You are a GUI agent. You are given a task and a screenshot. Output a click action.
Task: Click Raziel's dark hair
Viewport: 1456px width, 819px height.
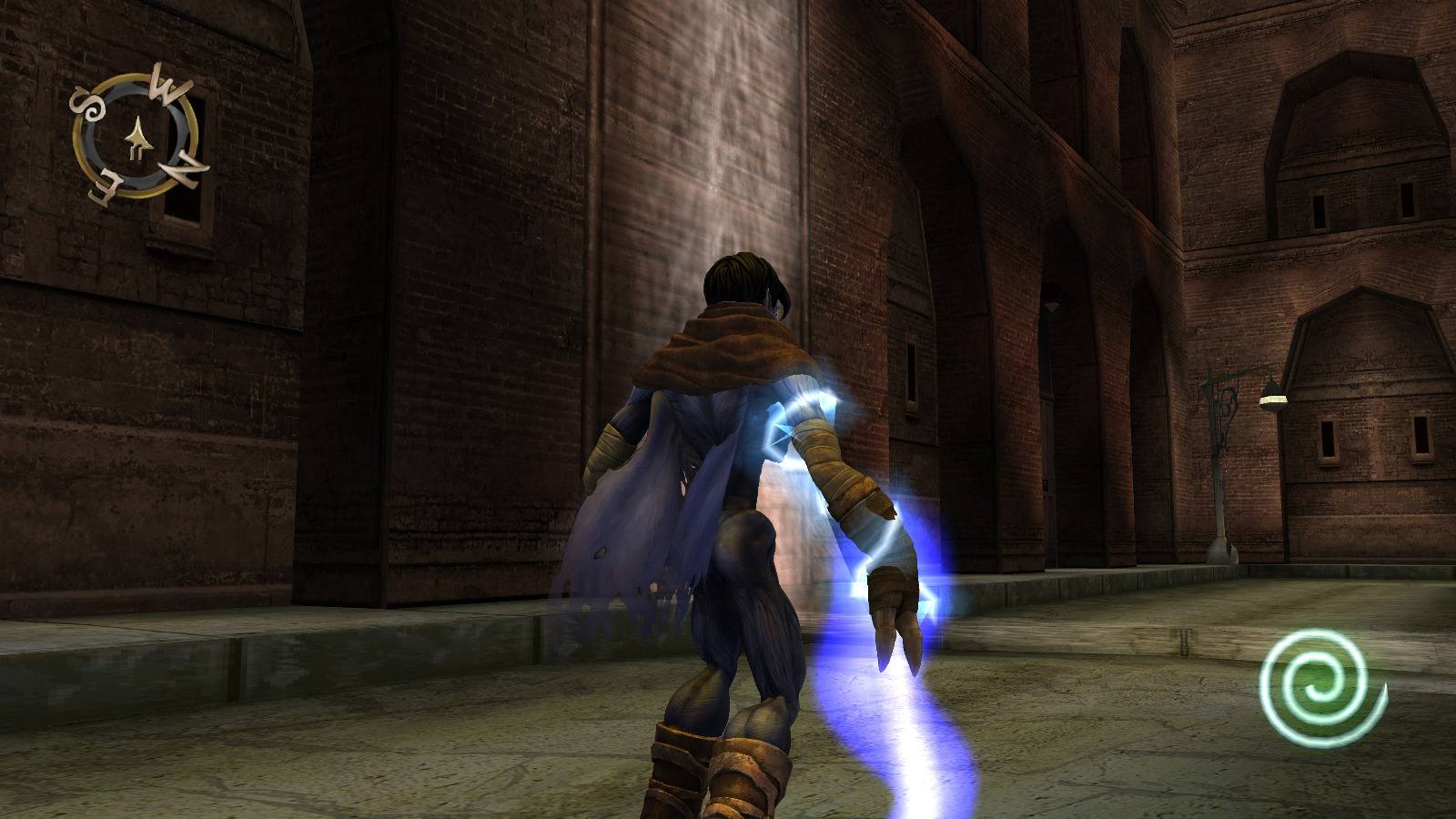pos(737,273)
